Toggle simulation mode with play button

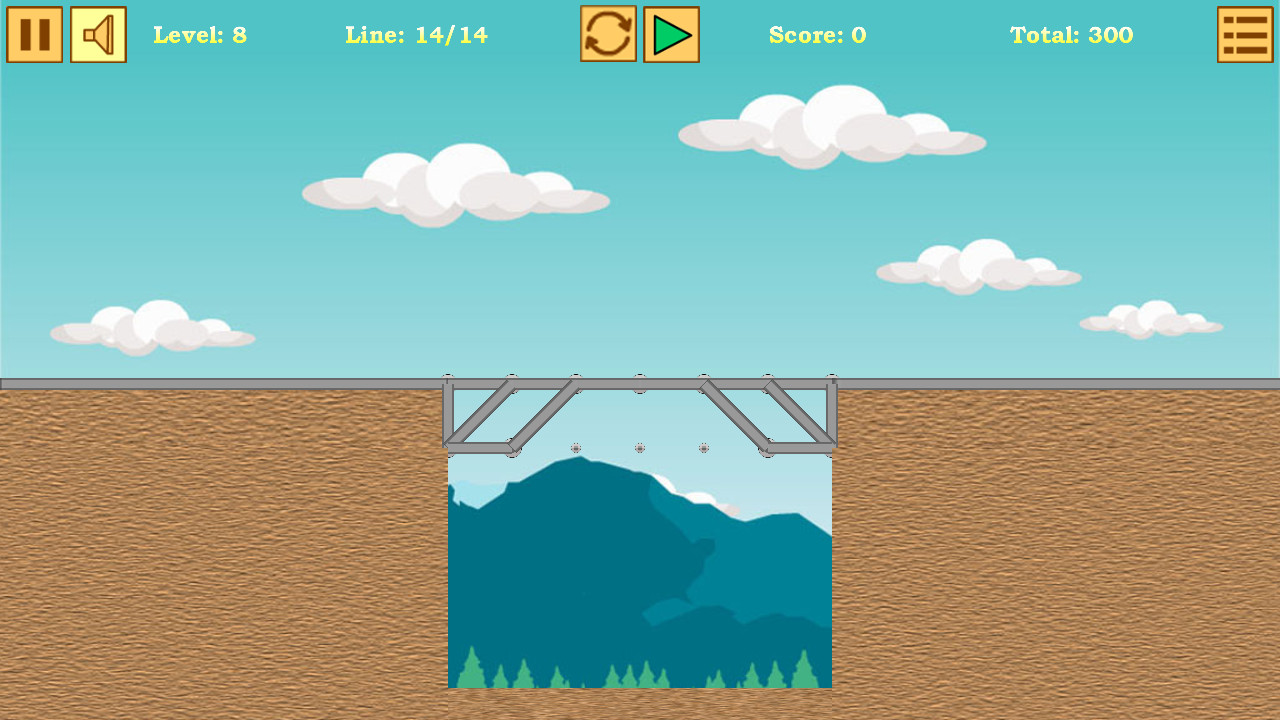point(671,34)
